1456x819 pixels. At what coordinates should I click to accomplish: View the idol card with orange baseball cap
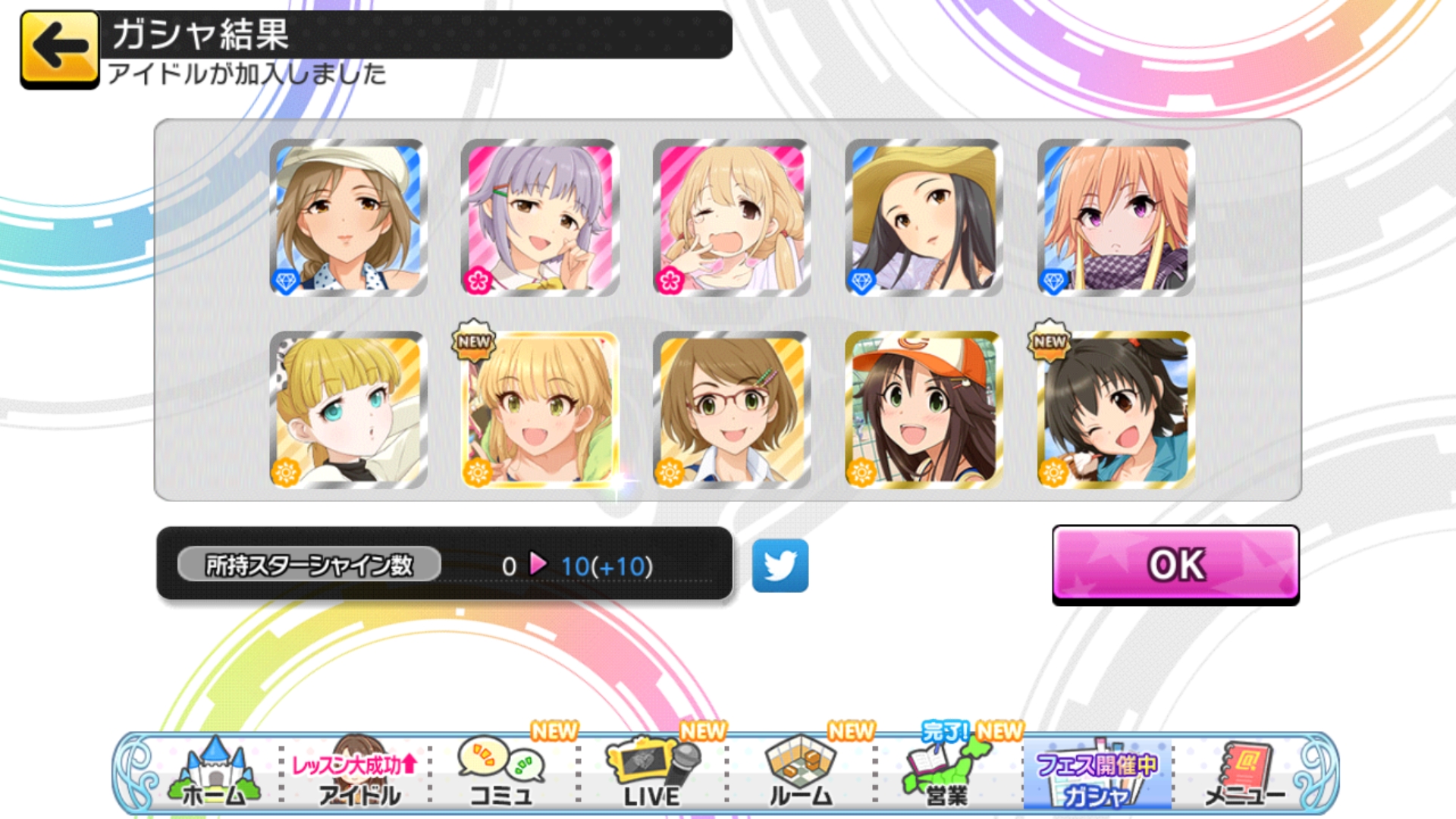(924, 409)
